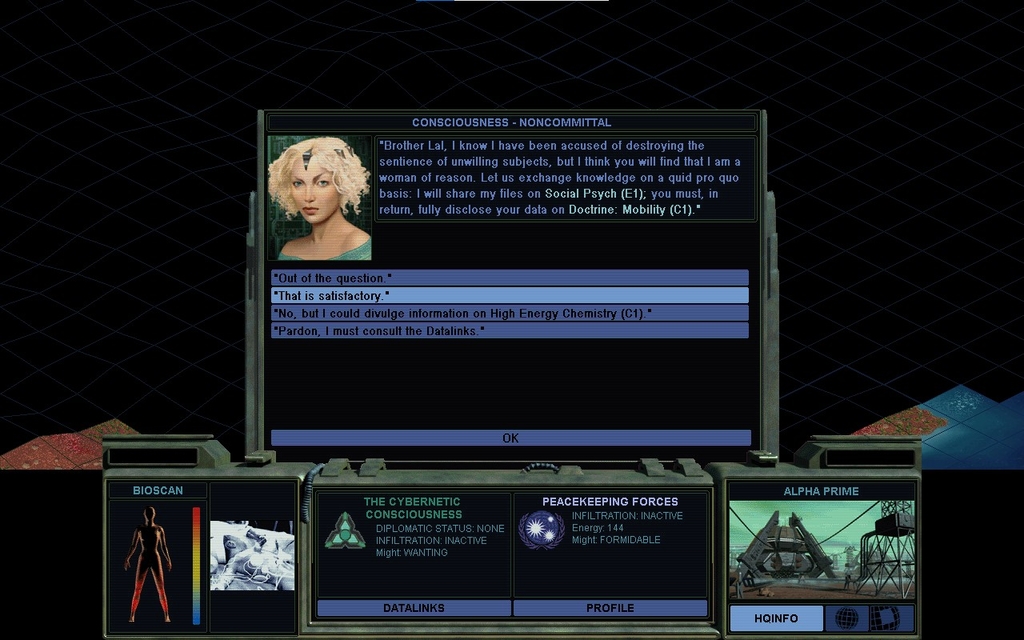Confirm with the OK button

tap(510, 438)
